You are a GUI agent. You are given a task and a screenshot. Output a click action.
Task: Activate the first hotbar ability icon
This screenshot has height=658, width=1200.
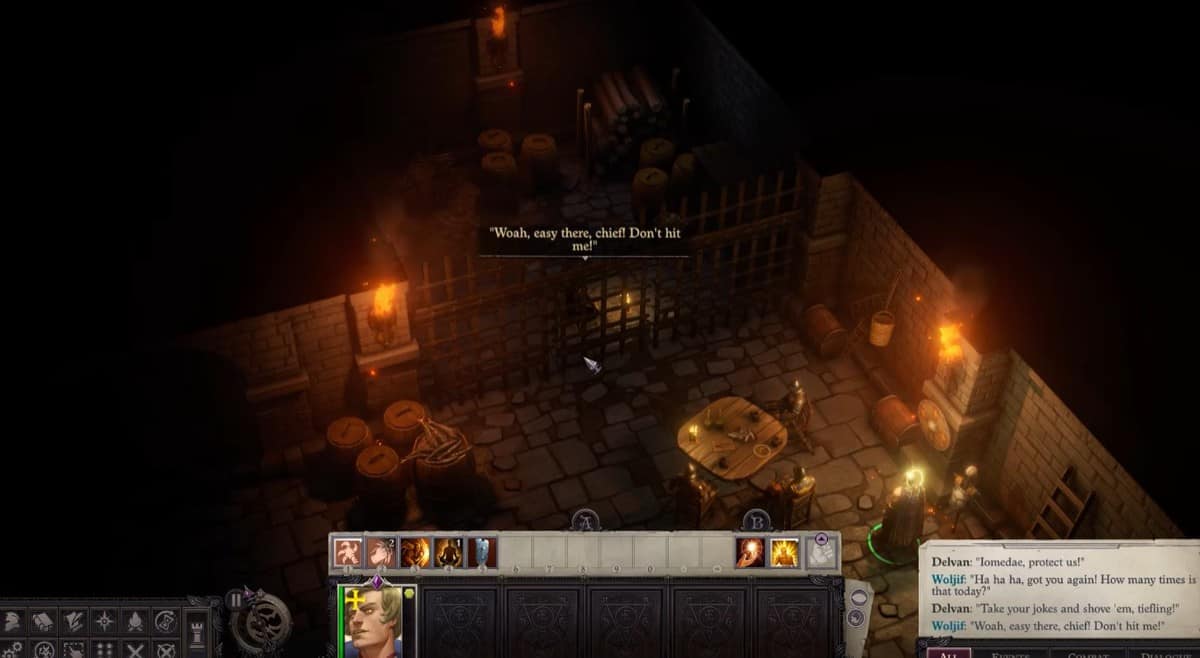[348, 552]
